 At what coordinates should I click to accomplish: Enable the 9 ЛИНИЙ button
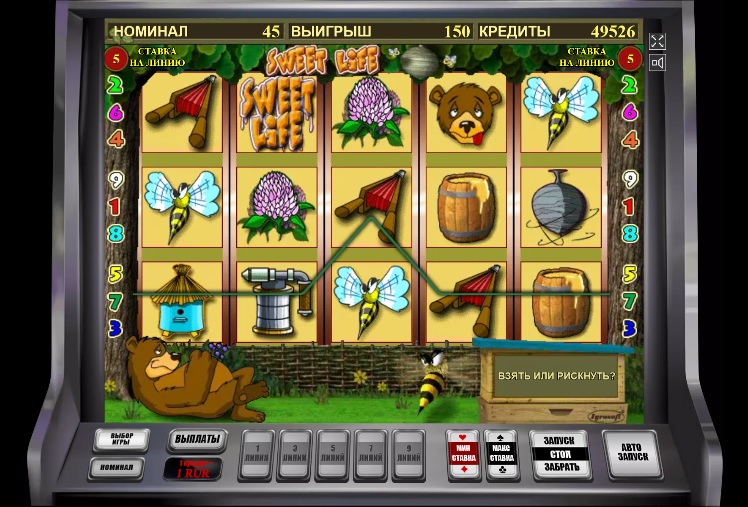[407, 455]
